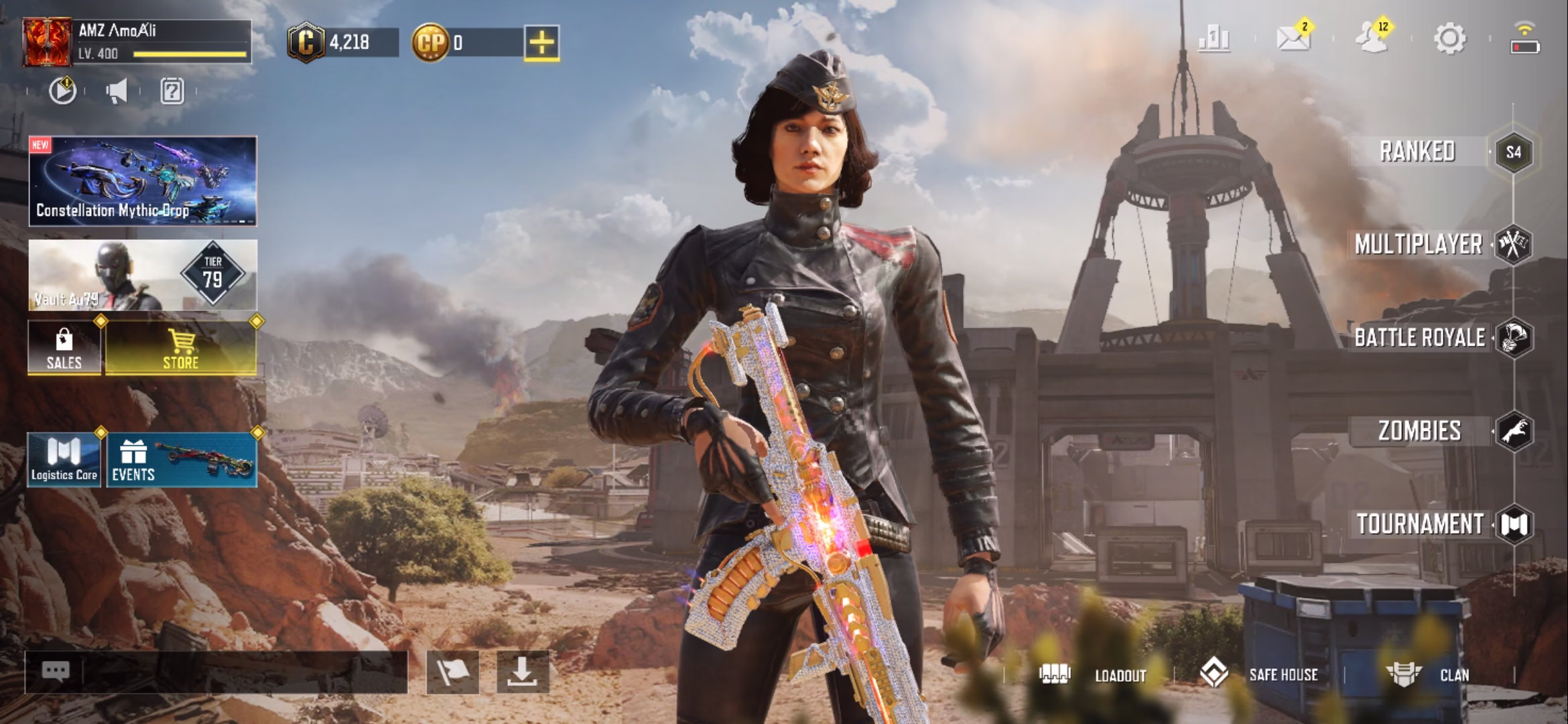The image size is (1568, 724).
Task: Open Logistics Core
Action: coord(64,459)
